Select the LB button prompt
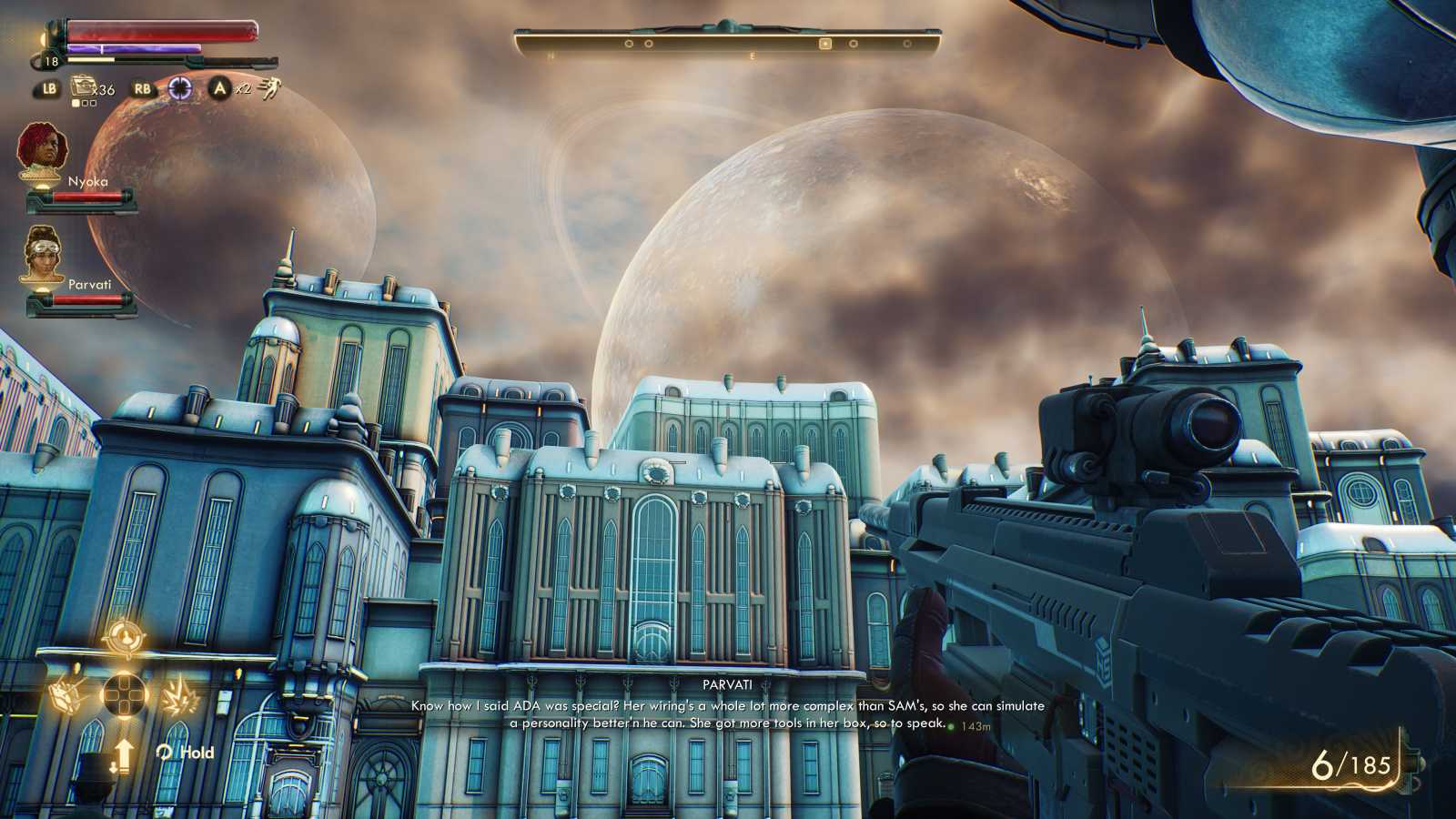The width and height of the screenshot is (1456, 819). (48, 87)
